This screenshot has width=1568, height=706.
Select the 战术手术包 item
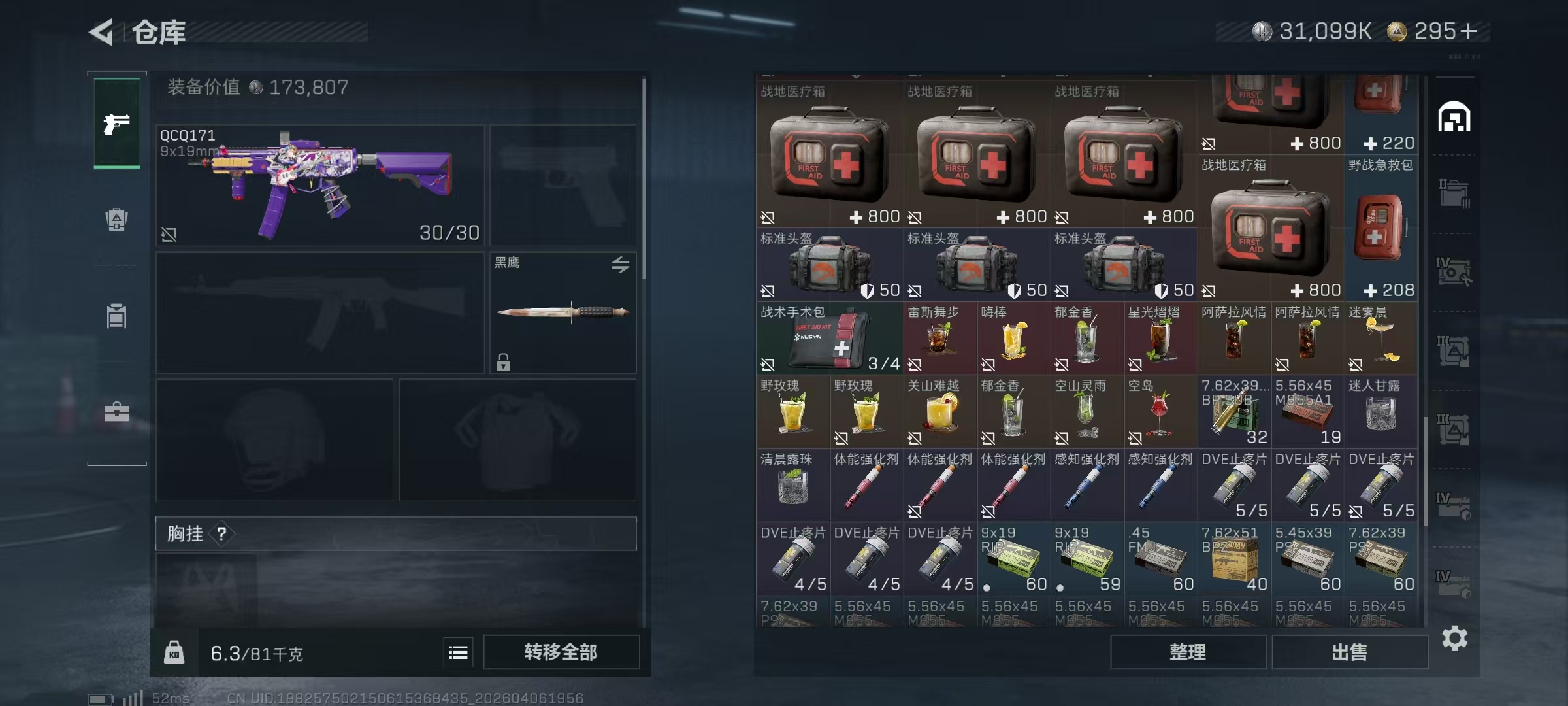tap(829, 338)
